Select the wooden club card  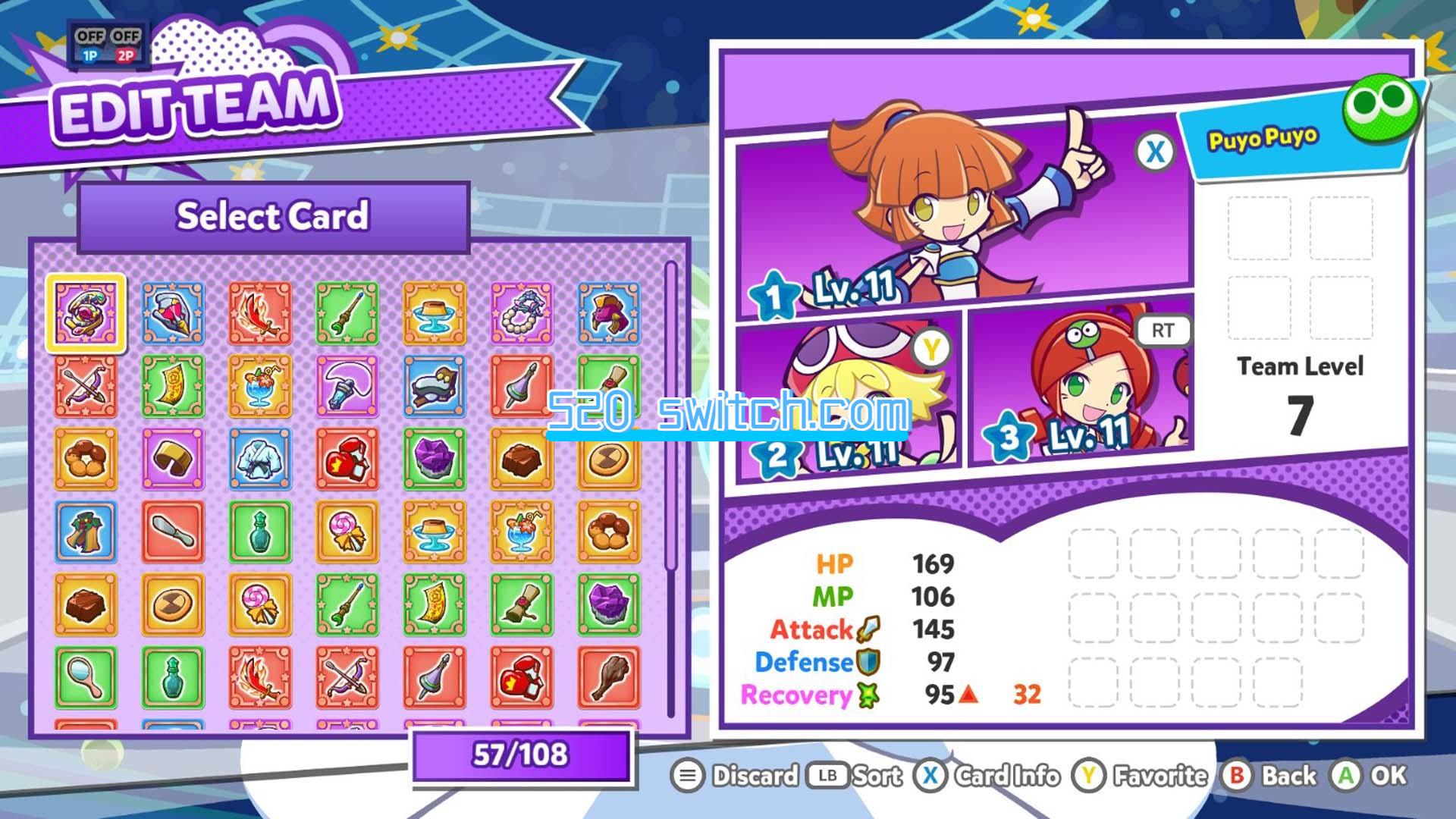(609, 677)
